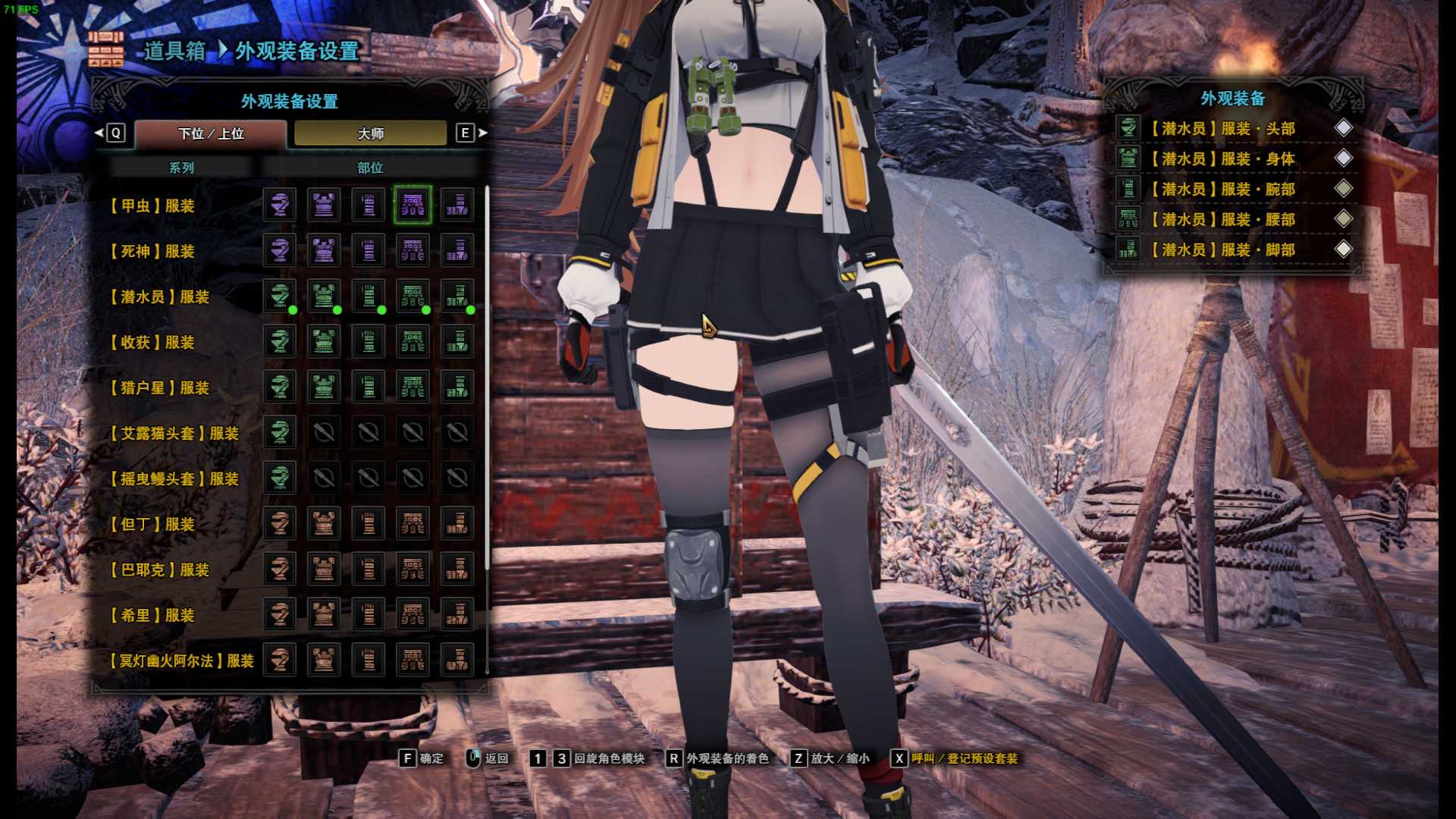
Task: Select the 死神 body armor icon
Action: tap(324, 251)
